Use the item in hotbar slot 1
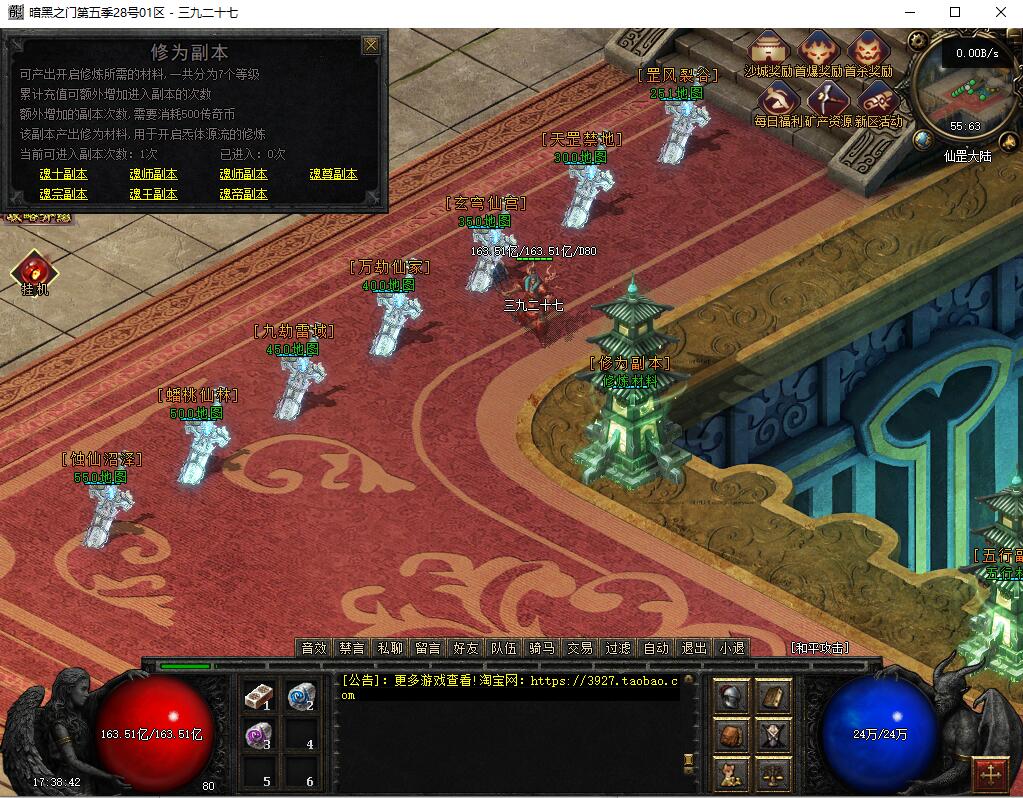This screenshot has width=1023, height=798. (x=259, y=696)
